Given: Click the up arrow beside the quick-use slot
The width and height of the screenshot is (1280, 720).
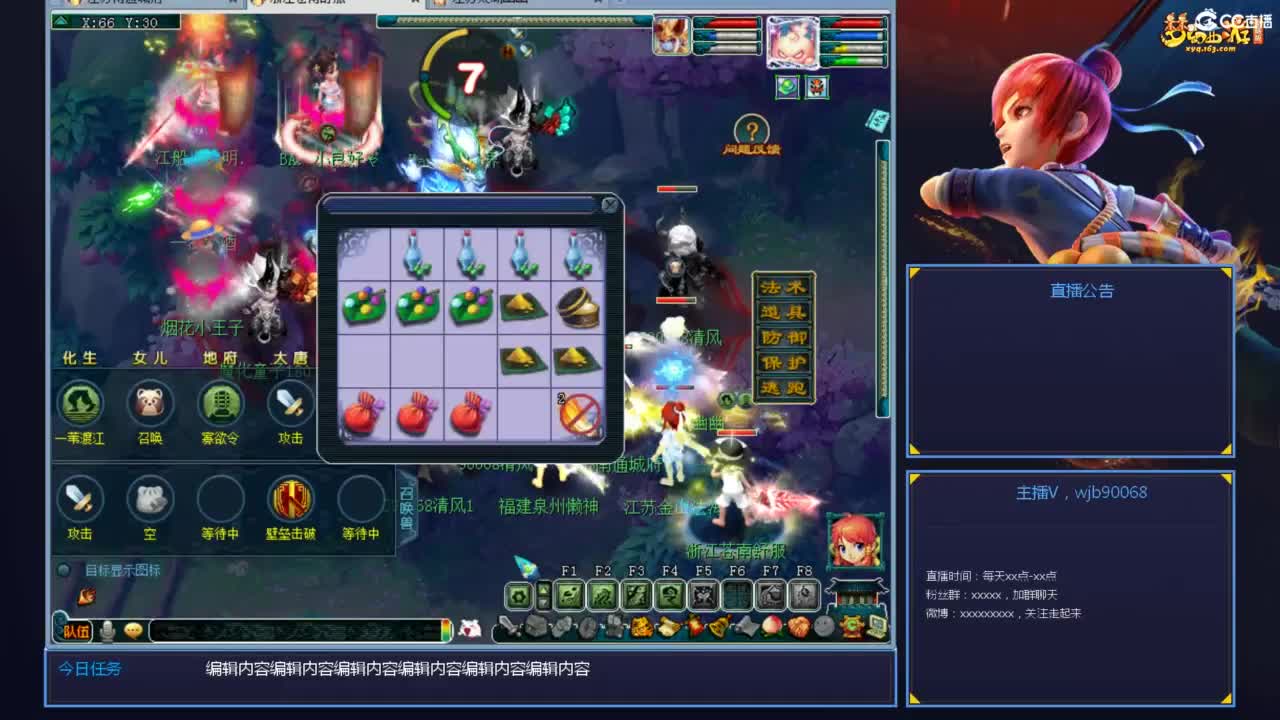Looking at the screenshot, I should click(543, 589).
